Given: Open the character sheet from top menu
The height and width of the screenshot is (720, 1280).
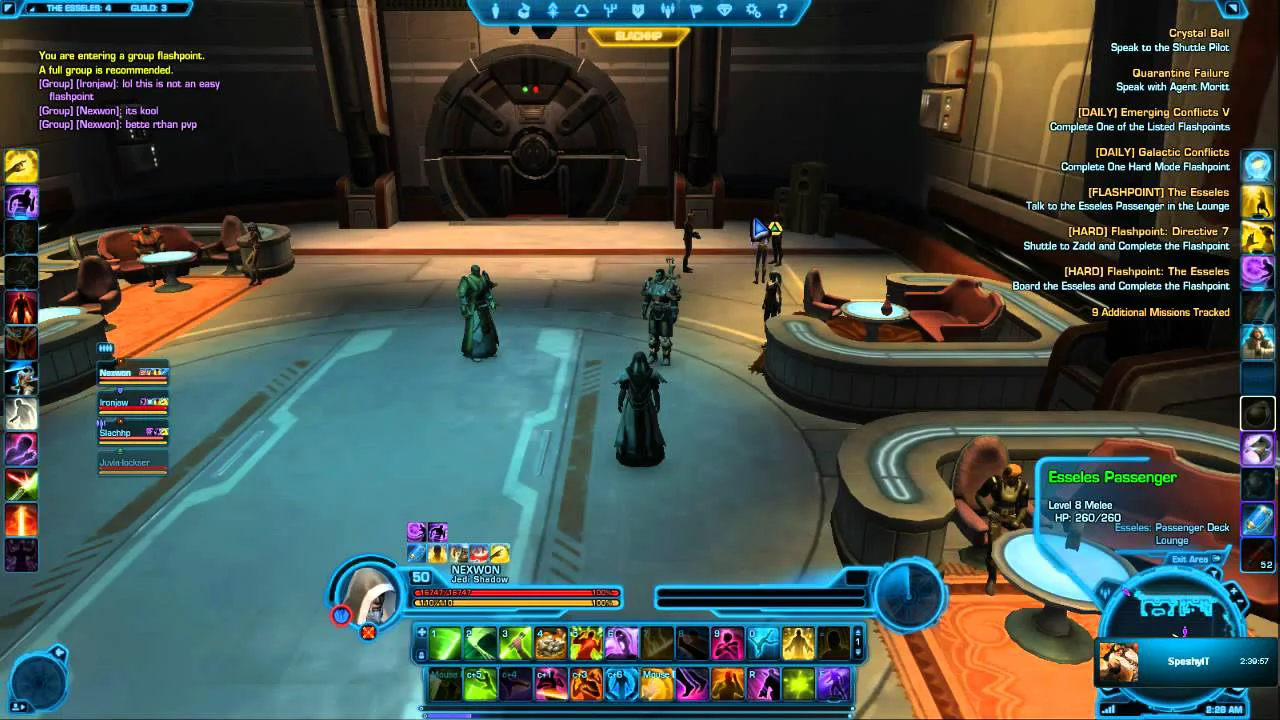Looking at the screenshot, I should click(497, 11).
